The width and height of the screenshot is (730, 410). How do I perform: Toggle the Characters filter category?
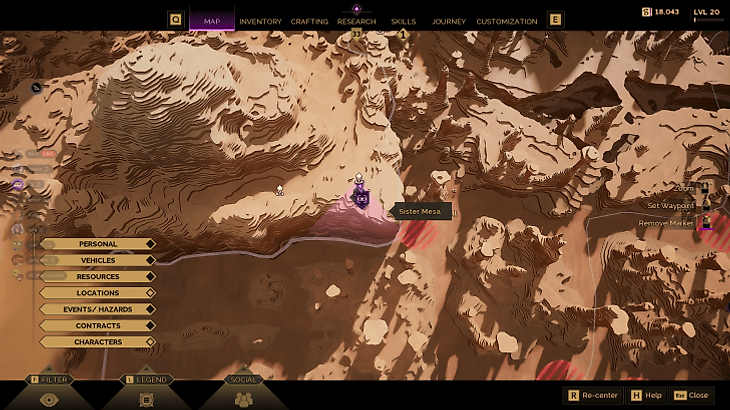(x=98, y=342)
